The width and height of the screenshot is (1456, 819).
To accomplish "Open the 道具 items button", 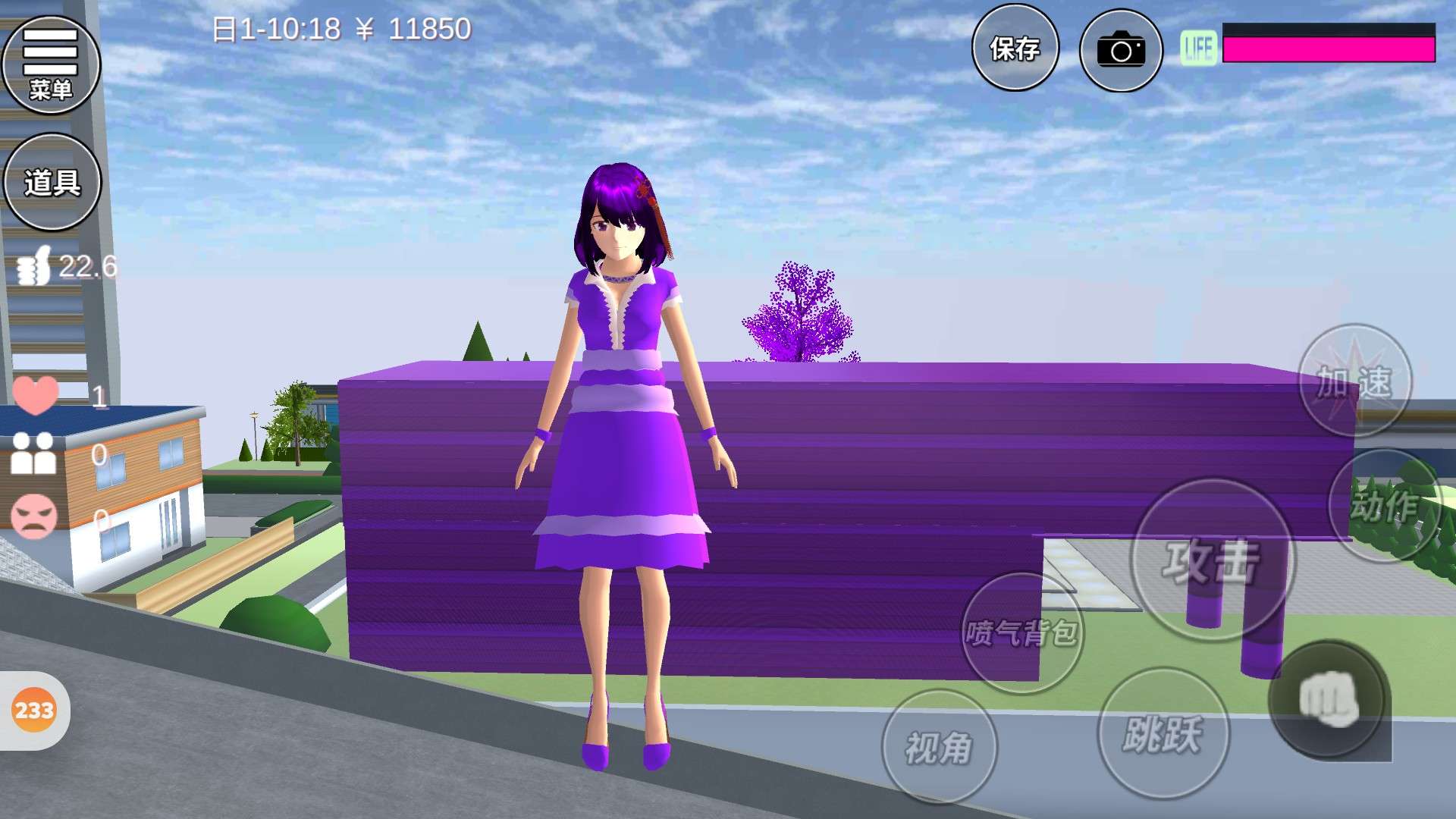I will 52,182.
